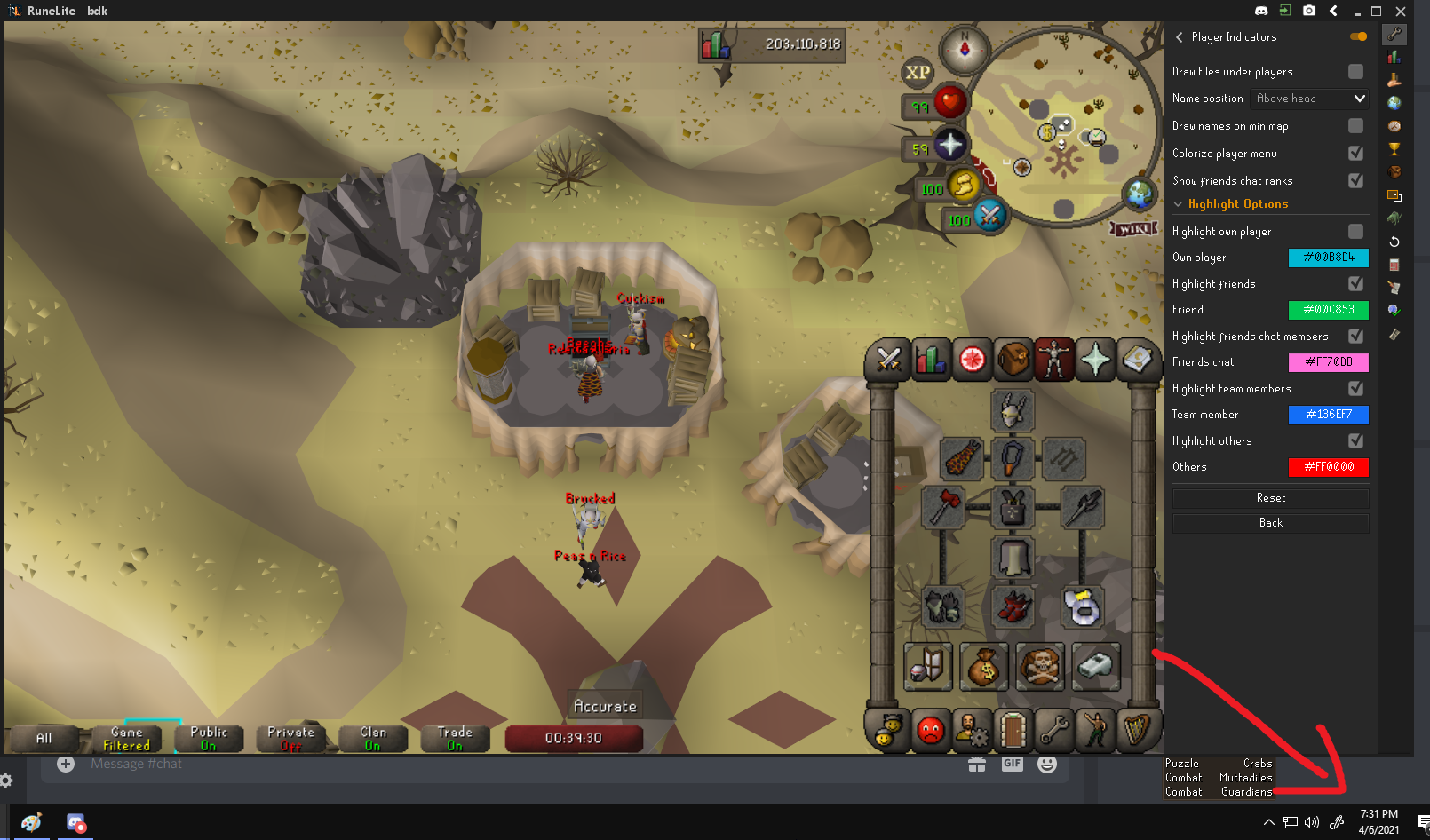Close the RuneLite window
Image resolution: width=1430 pixels, height=840 pixels.
[1401, 11]
